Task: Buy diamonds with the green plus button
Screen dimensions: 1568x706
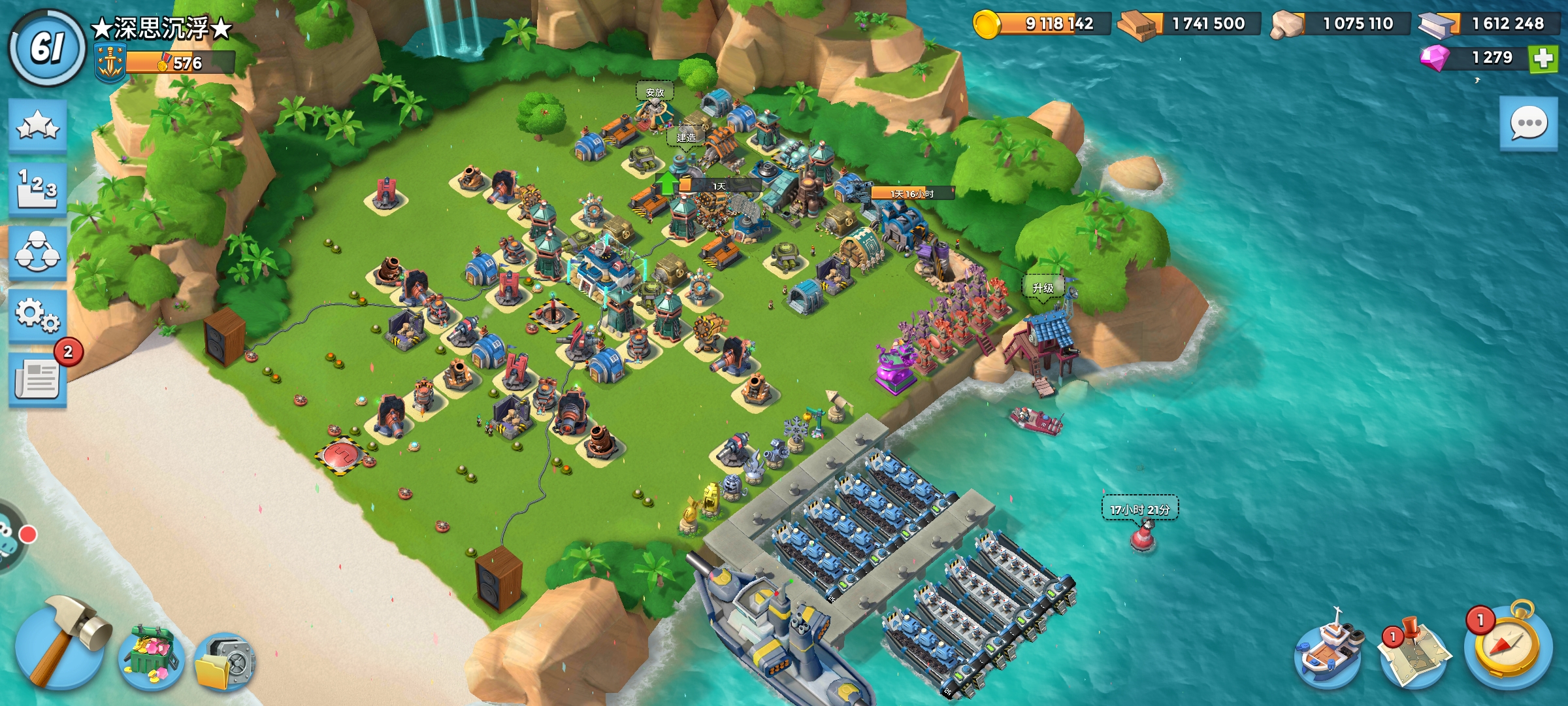Action: (1543, 58)
